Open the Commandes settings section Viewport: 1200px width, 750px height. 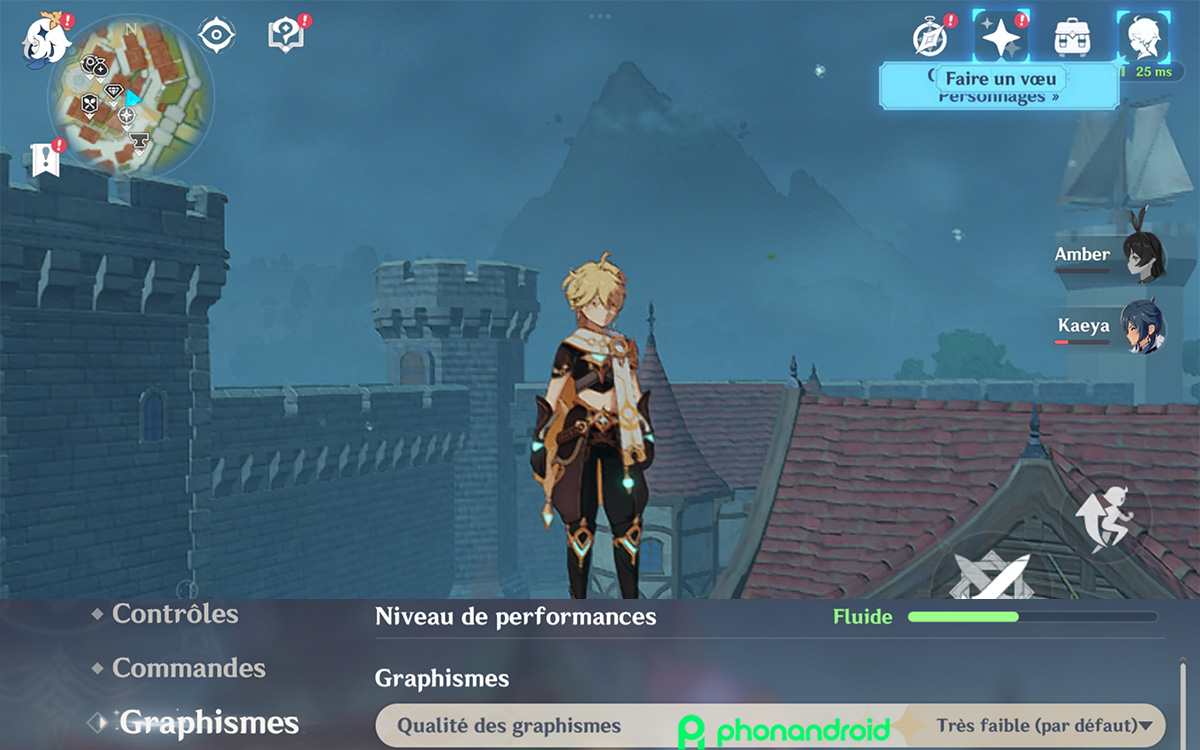coord(188,668)
